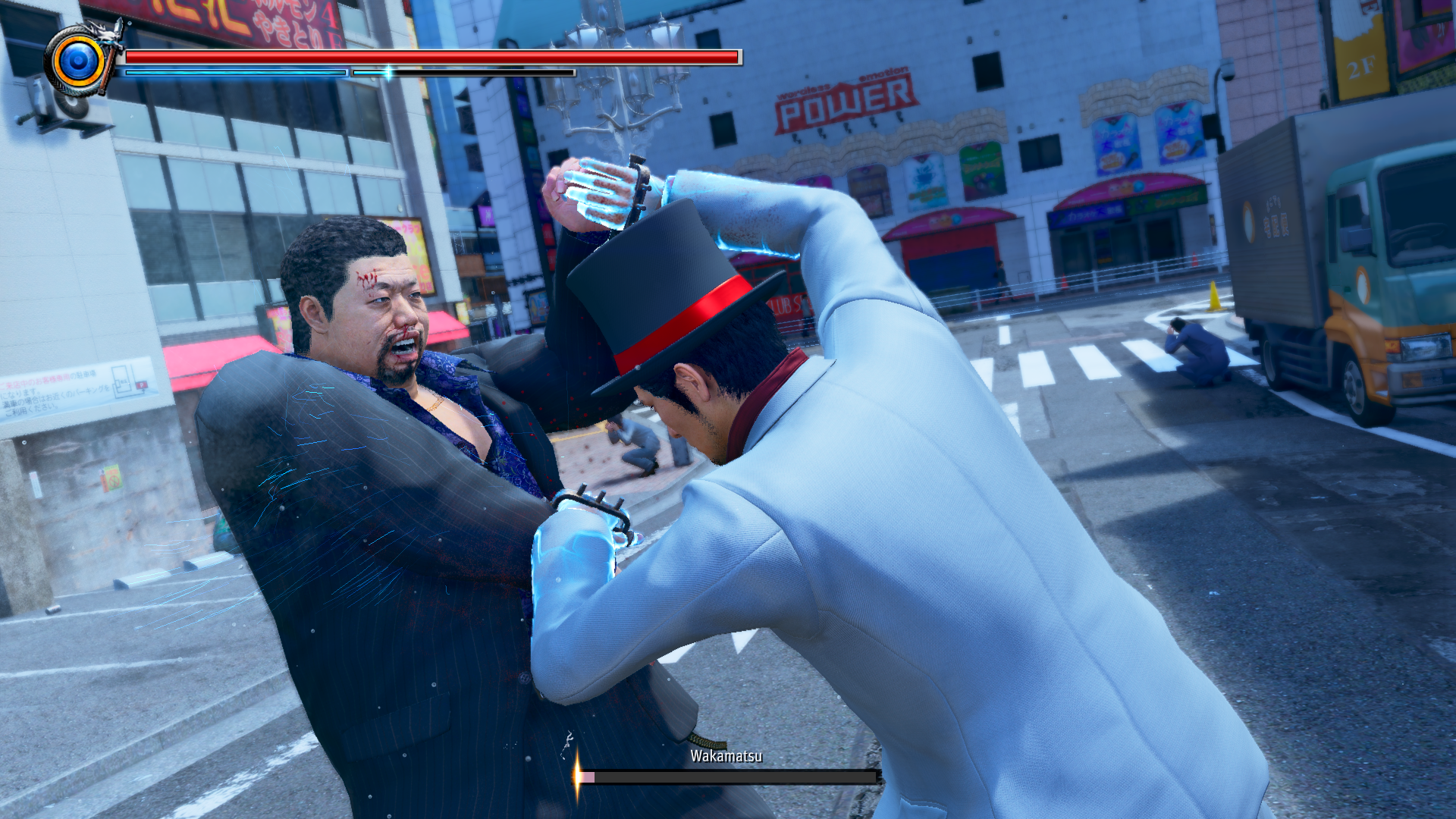Click the blue eye orb in the style badge

[77, 61]
